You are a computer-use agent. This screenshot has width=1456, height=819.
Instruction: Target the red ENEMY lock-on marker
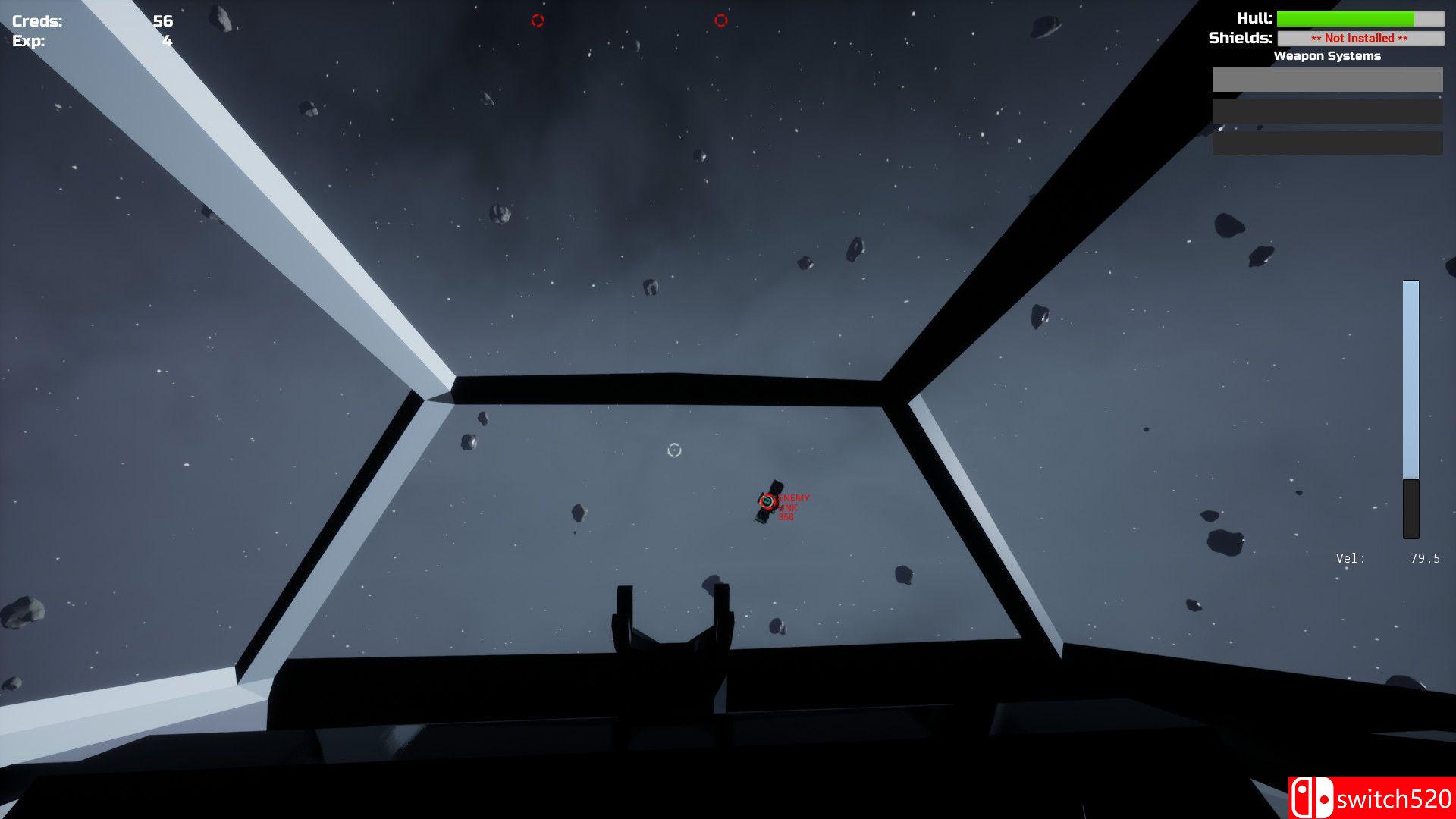[767, 501]
